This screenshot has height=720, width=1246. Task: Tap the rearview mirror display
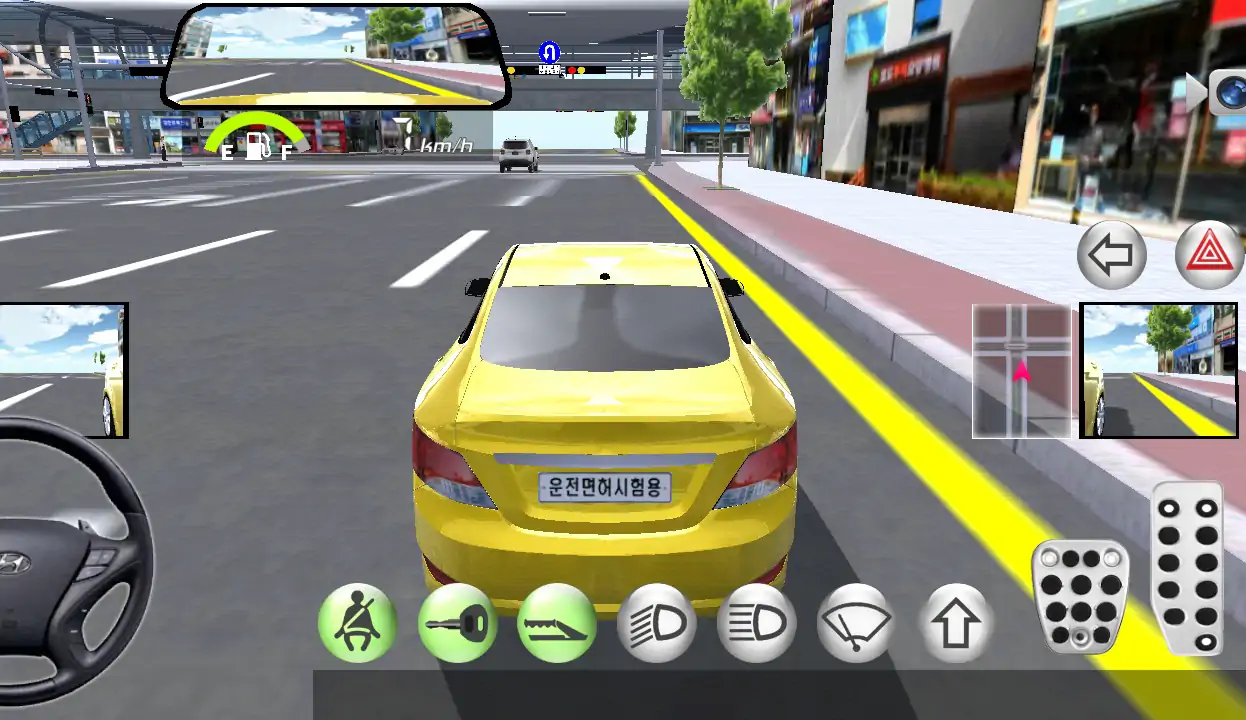(x=338, y=56)
